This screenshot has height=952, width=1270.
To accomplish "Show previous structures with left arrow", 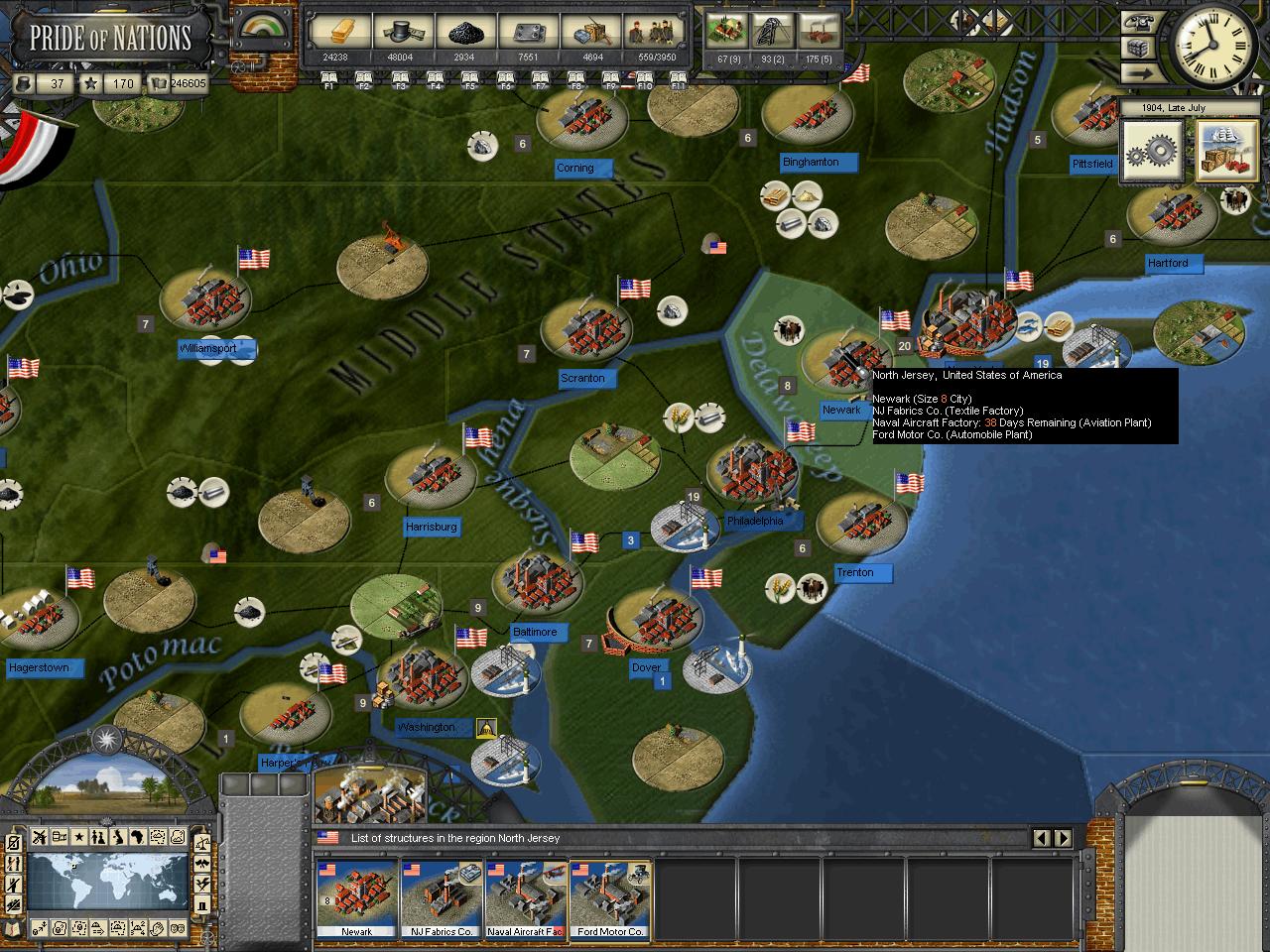I will (x=1041, y=838).
